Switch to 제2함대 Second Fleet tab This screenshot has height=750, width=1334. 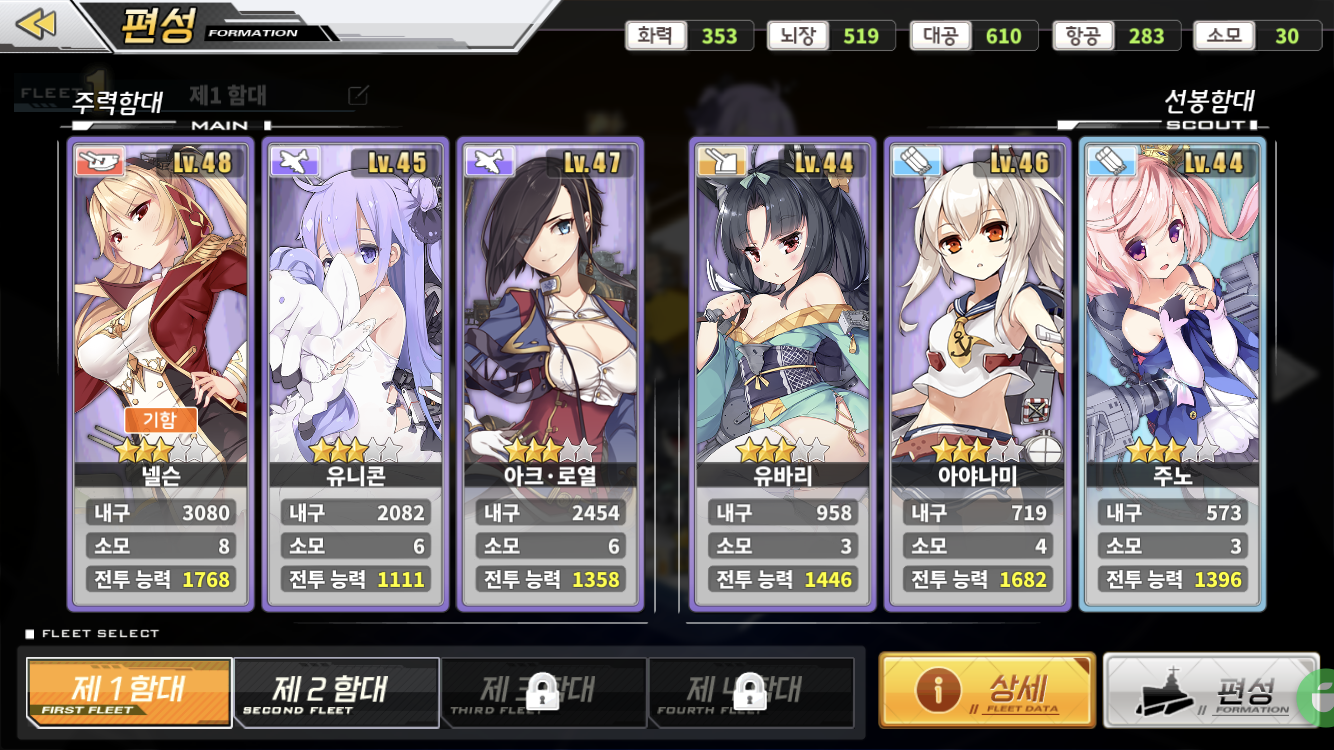click(x=337, y=692)
